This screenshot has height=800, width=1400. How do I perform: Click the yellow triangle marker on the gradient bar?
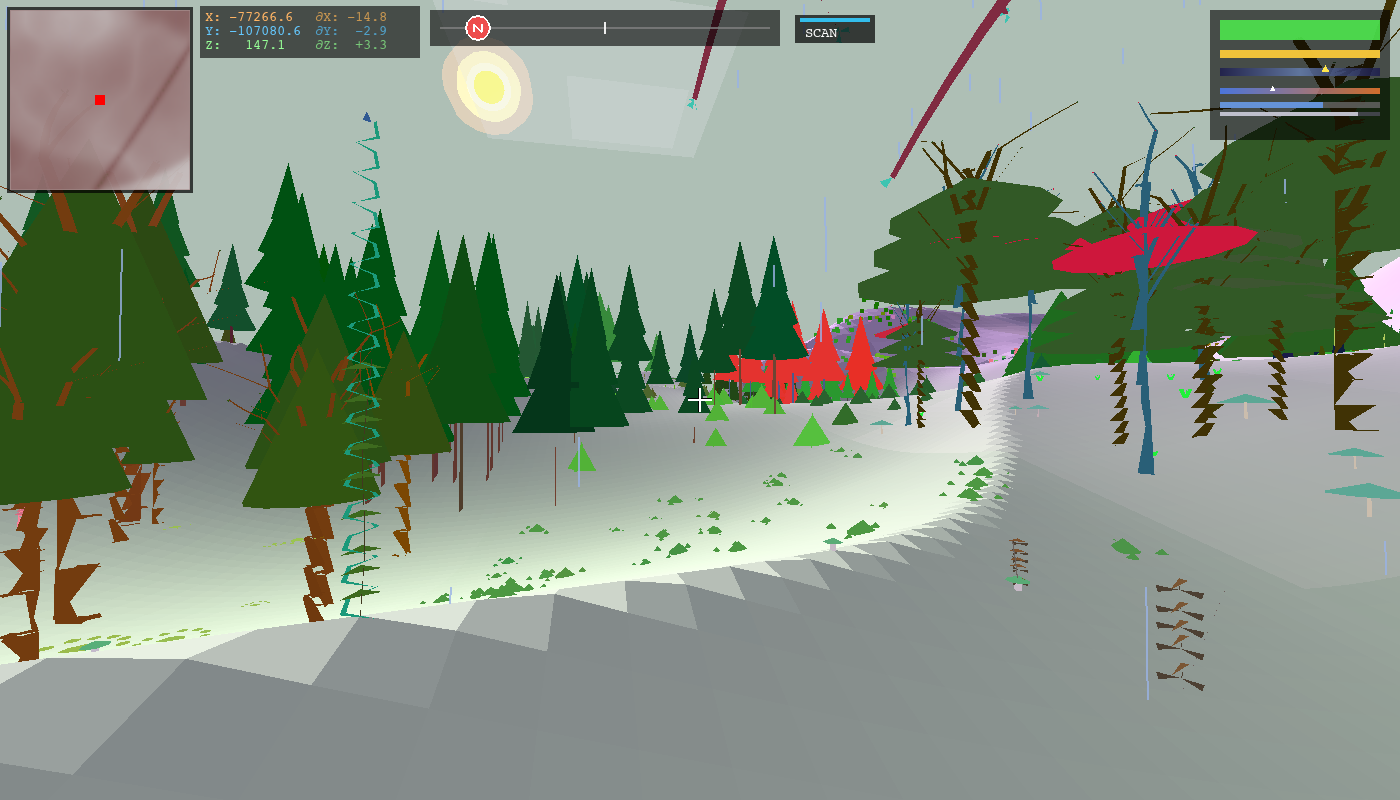(x=1326, y=69)
